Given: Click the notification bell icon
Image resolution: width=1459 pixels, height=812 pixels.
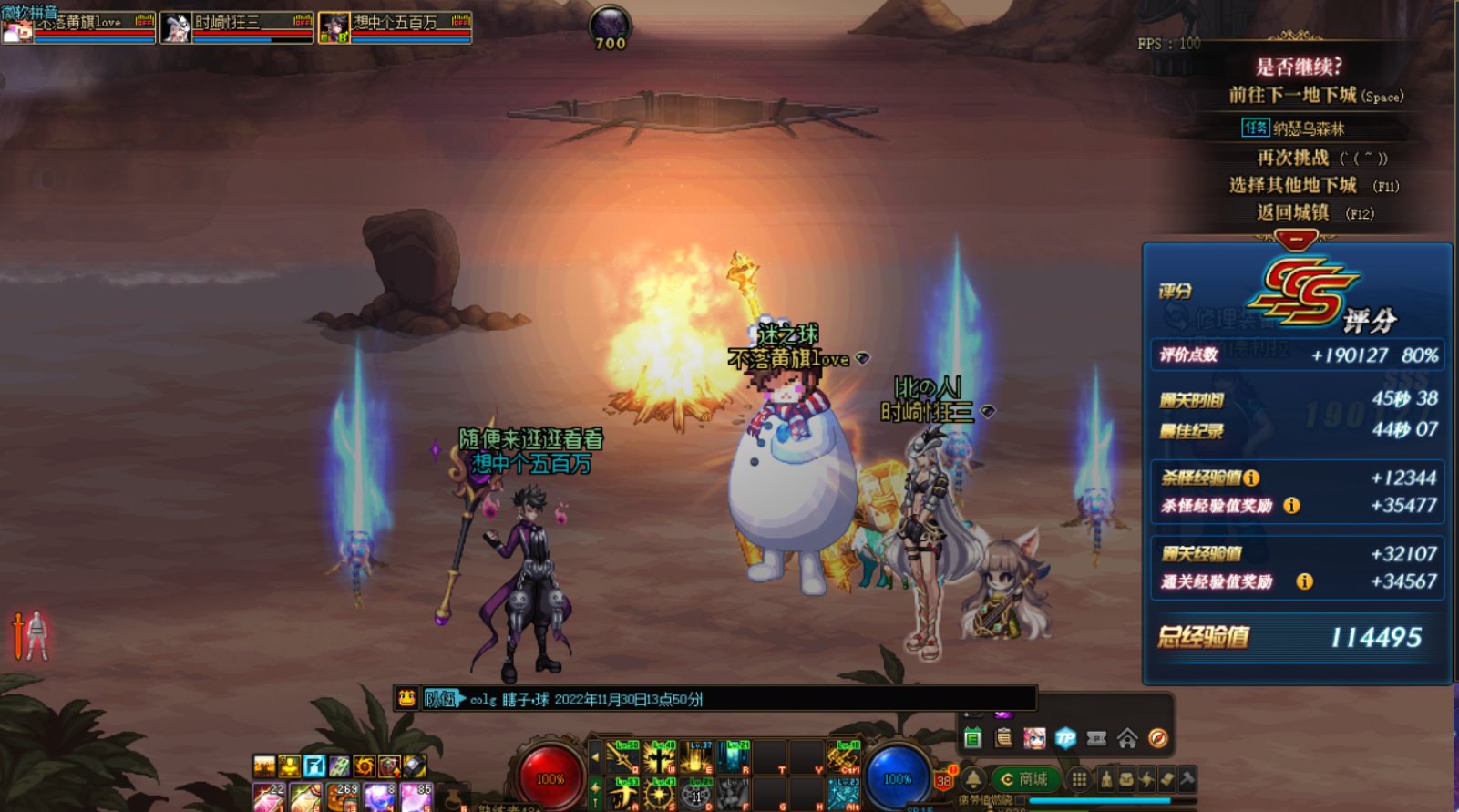Looking at the screenshot, I should pos(974,779).
